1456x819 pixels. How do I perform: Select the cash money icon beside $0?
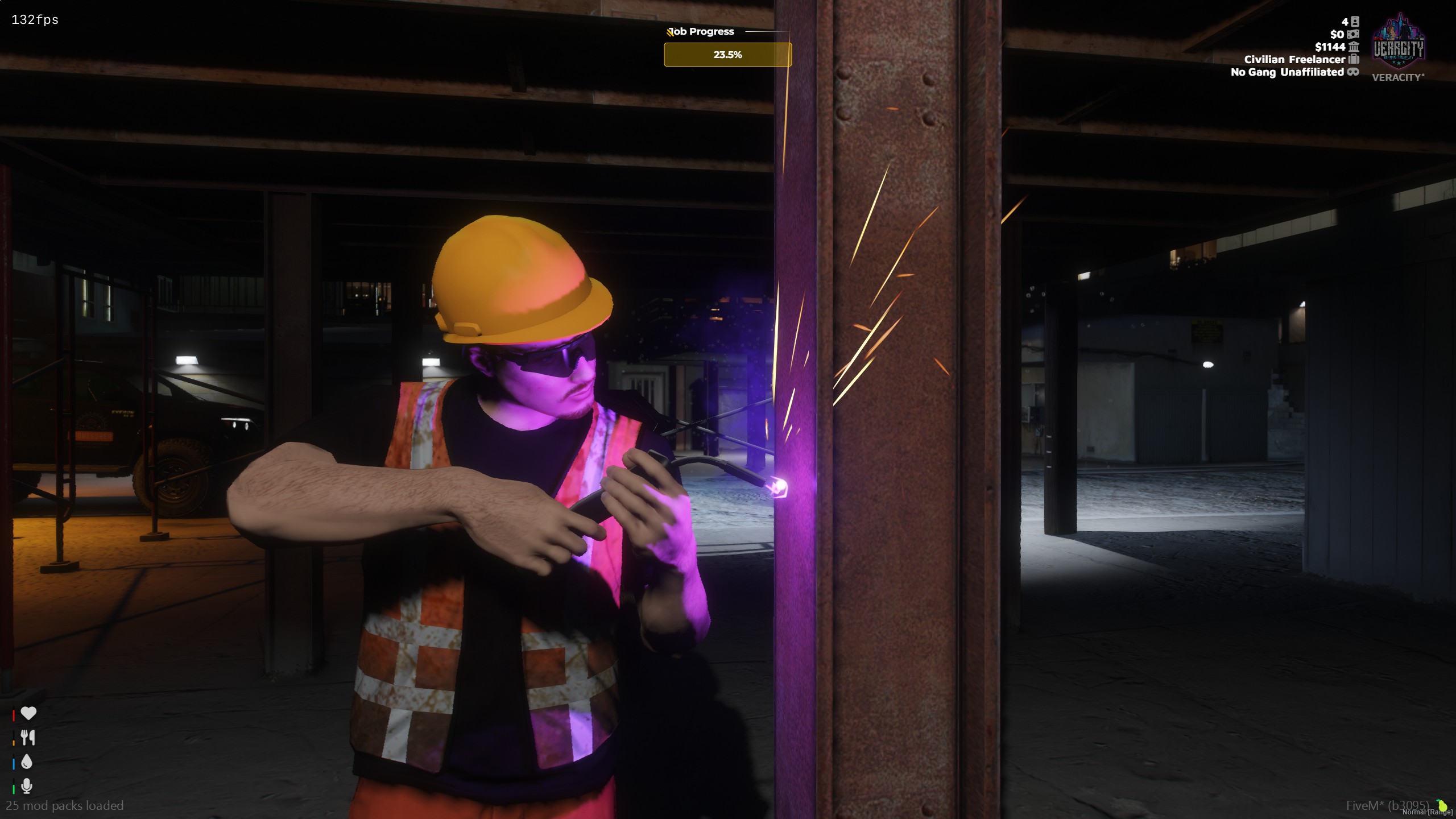click(x=1352, y=35)
